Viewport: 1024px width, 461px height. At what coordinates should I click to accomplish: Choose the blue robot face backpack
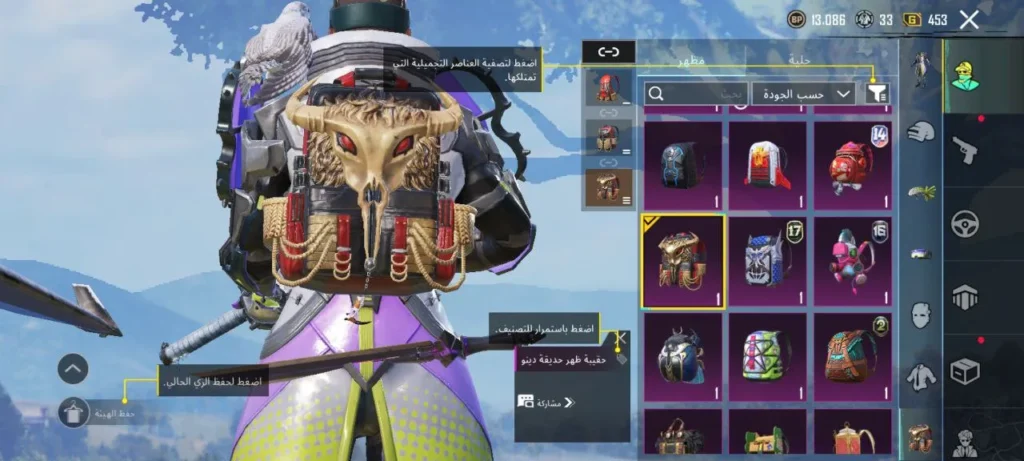(x=767, y=261)
